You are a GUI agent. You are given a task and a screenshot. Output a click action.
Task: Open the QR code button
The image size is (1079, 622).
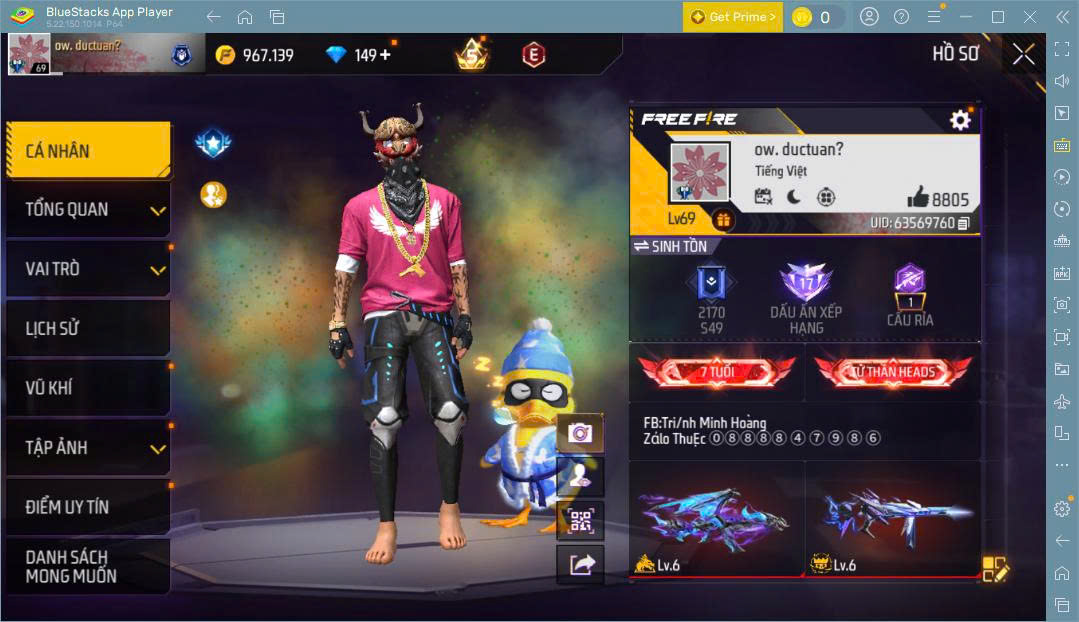pyautogui.click(x=580, y=520)
